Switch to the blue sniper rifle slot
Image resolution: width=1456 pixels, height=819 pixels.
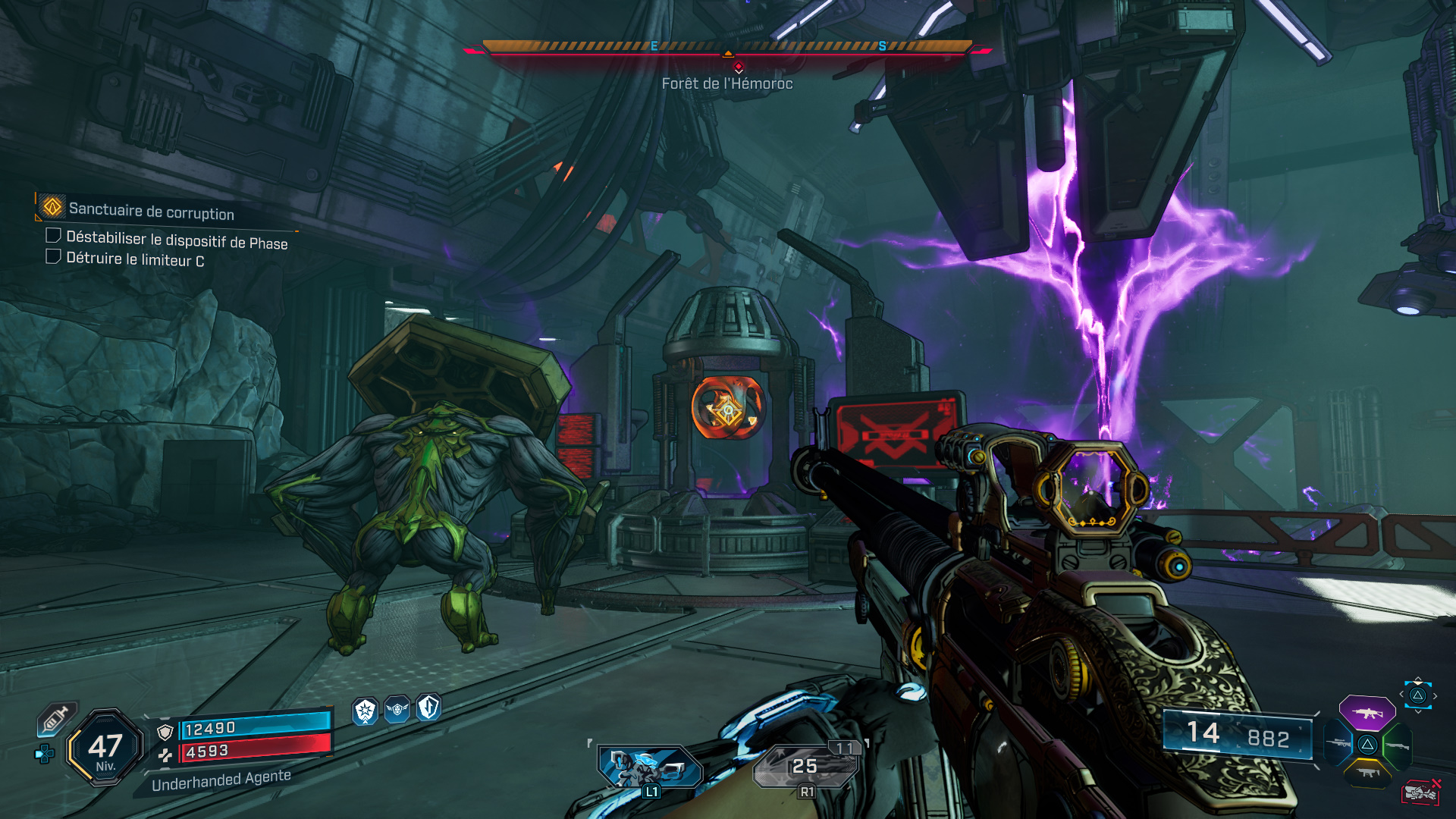[1338, 744]
